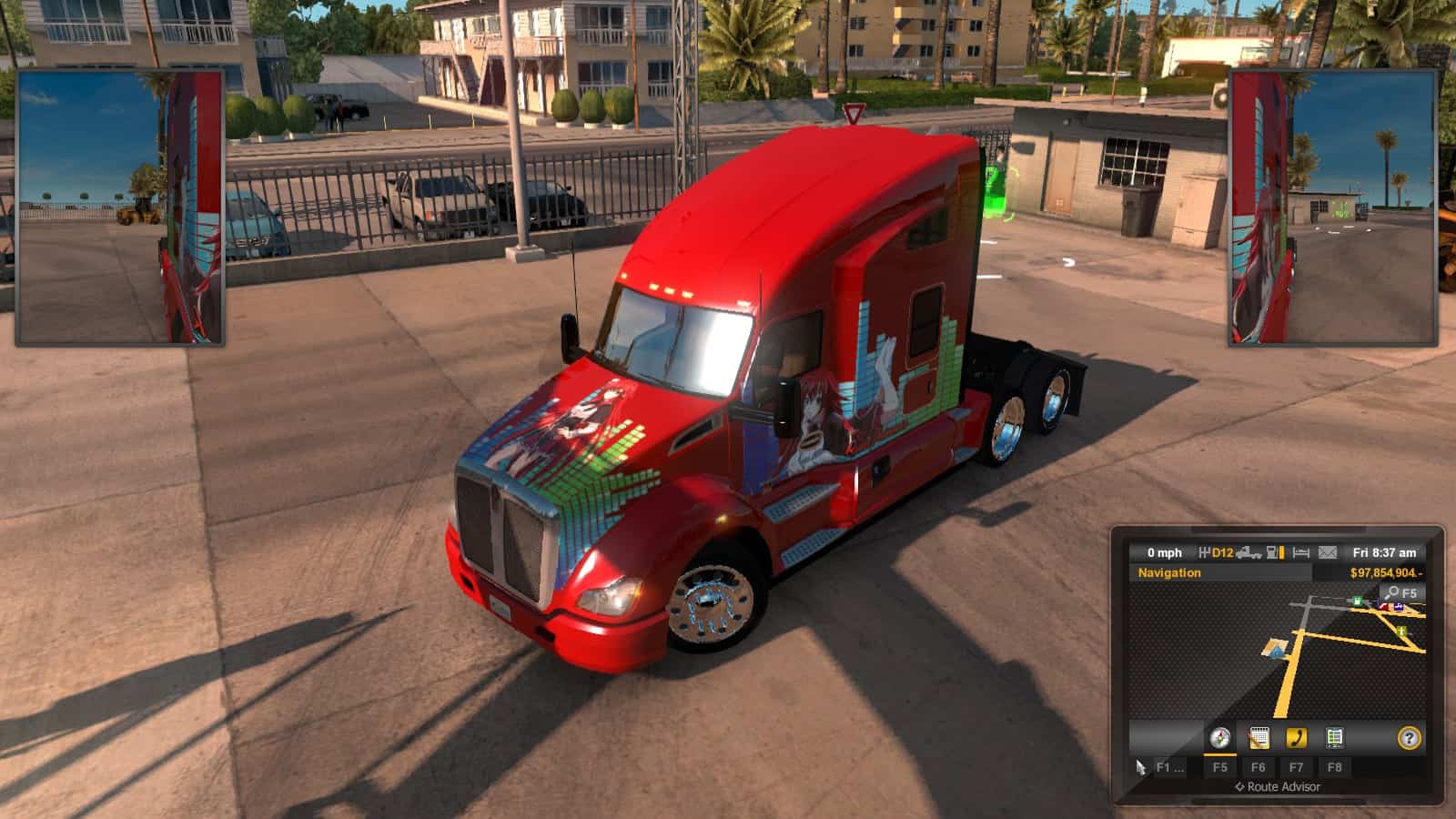Click the right side mirror view
Viewport: 1456px width, 819px height.
[1333, 207]
